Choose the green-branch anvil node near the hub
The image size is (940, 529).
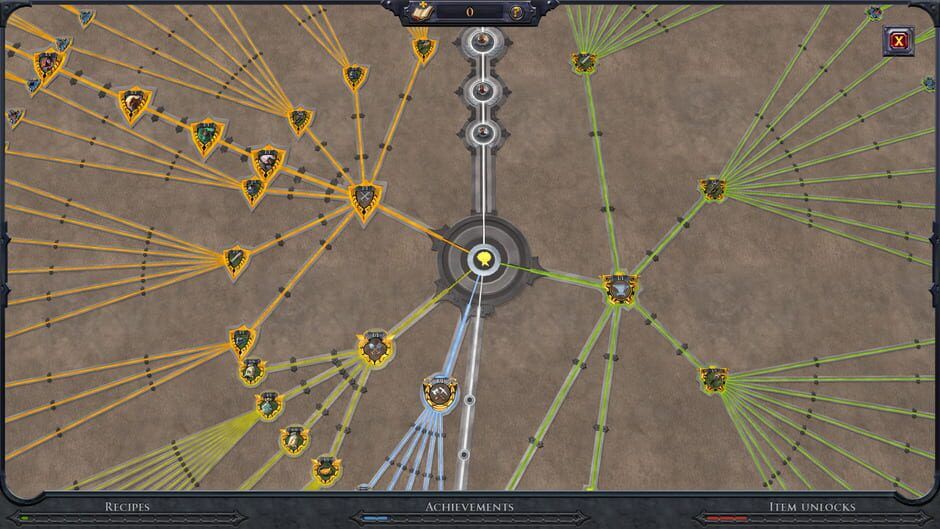pos(619,290)
